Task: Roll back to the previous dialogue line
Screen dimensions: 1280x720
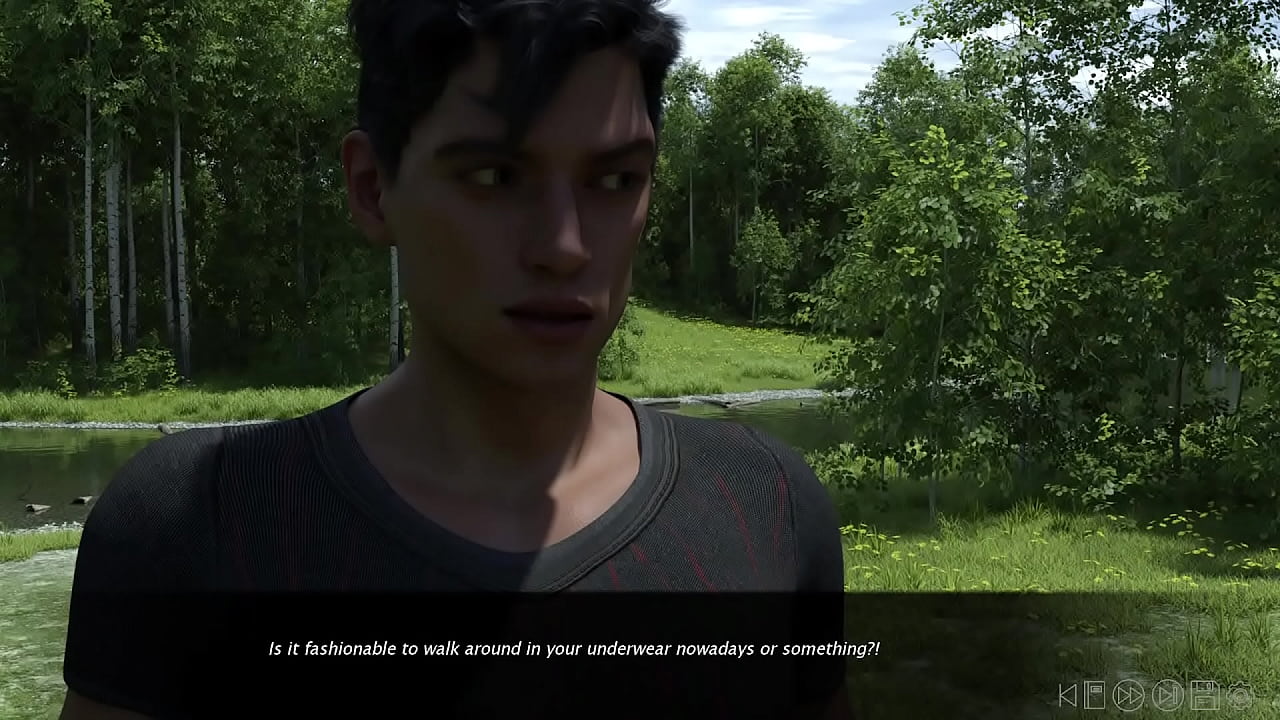Action: (x=1068, y=694)
